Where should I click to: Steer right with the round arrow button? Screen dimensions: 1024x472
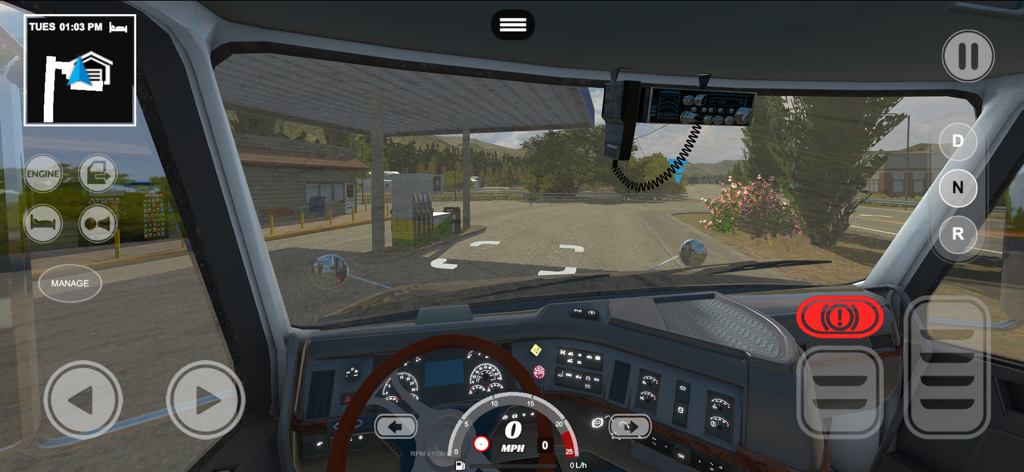tap(205, 400)
